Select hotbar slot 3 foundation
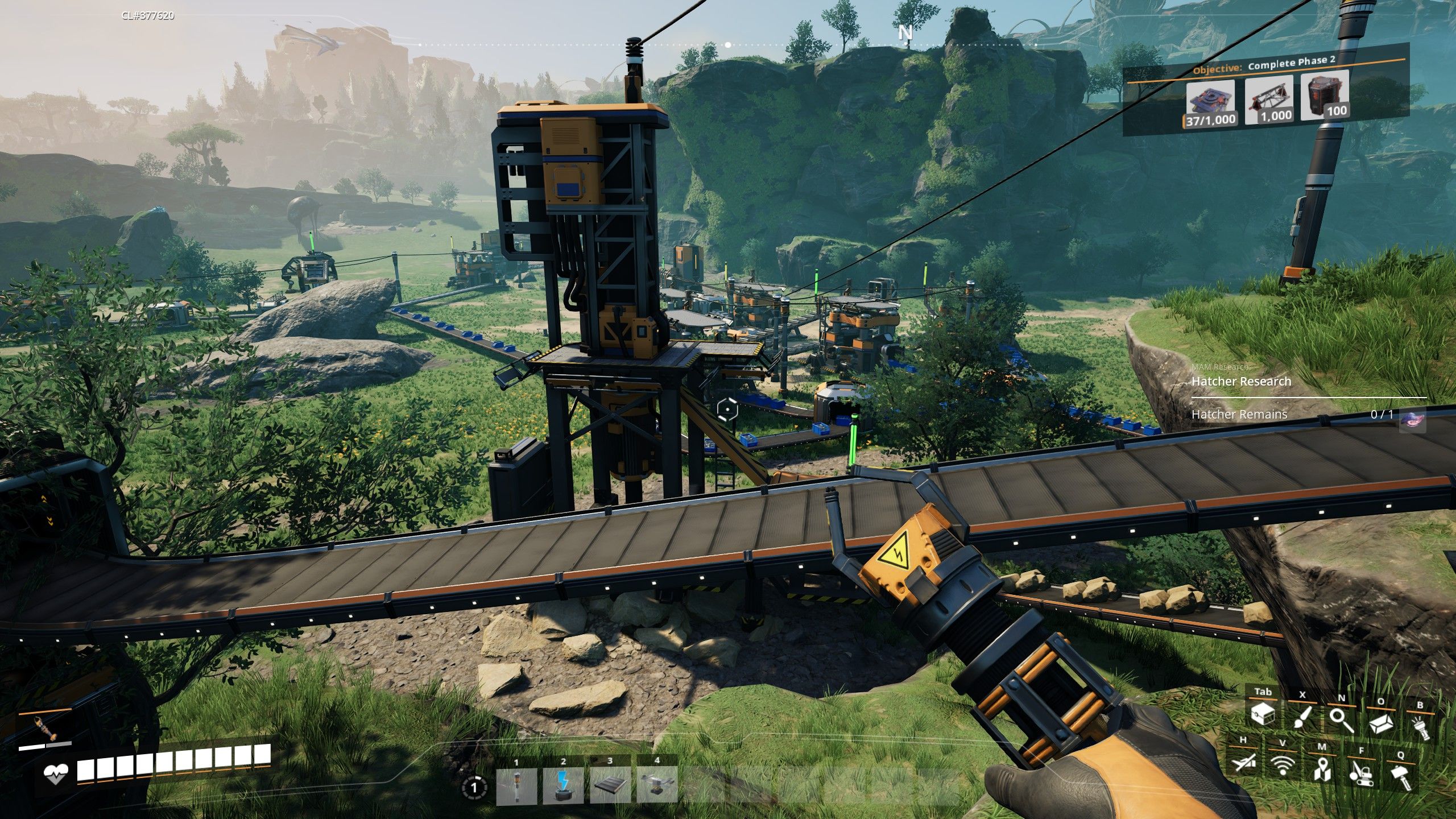This screenshot has width=1456, height=819. click(609, 786)
